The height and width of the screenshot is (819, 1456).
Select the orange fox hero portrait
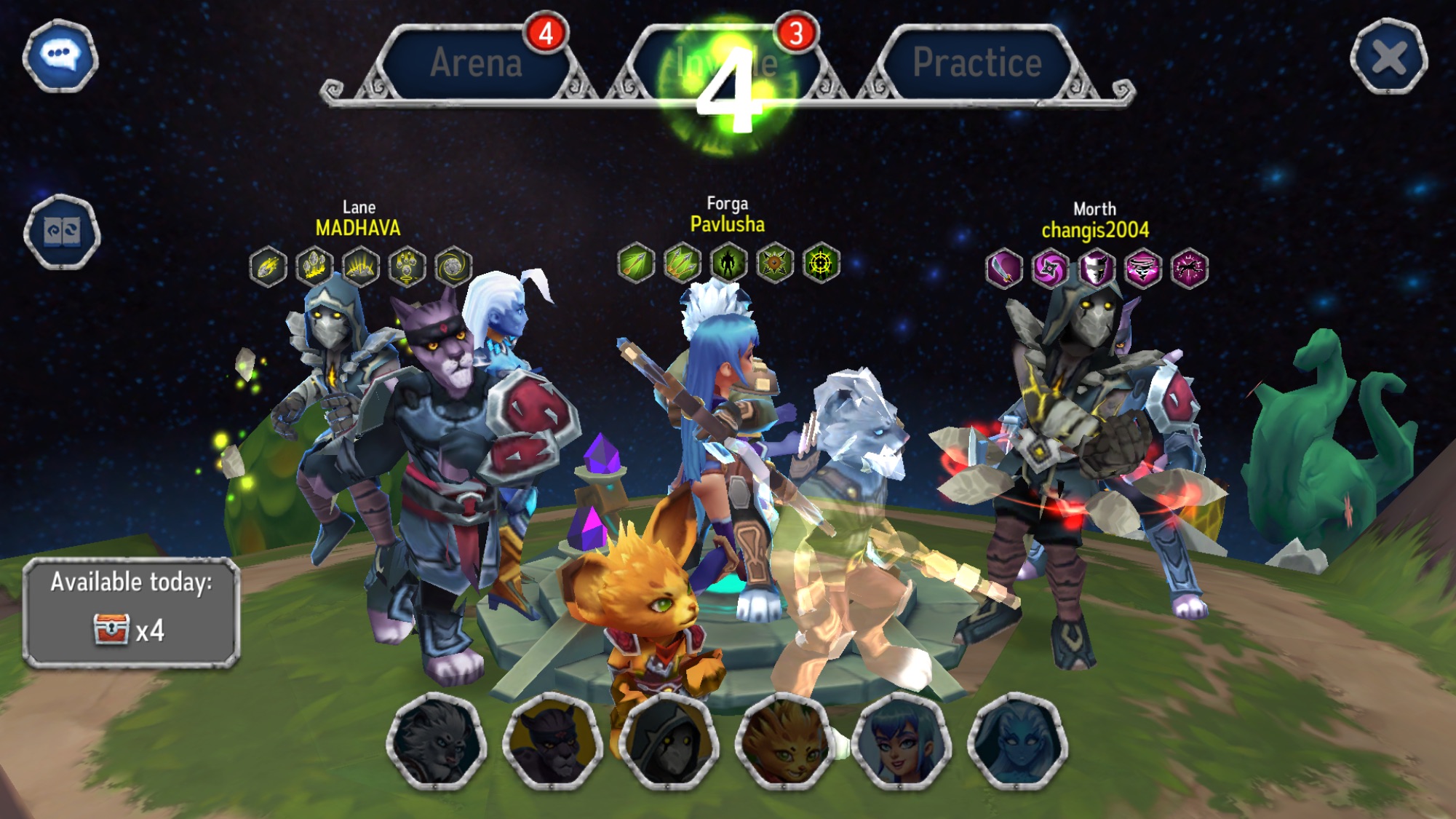(785, 743)
